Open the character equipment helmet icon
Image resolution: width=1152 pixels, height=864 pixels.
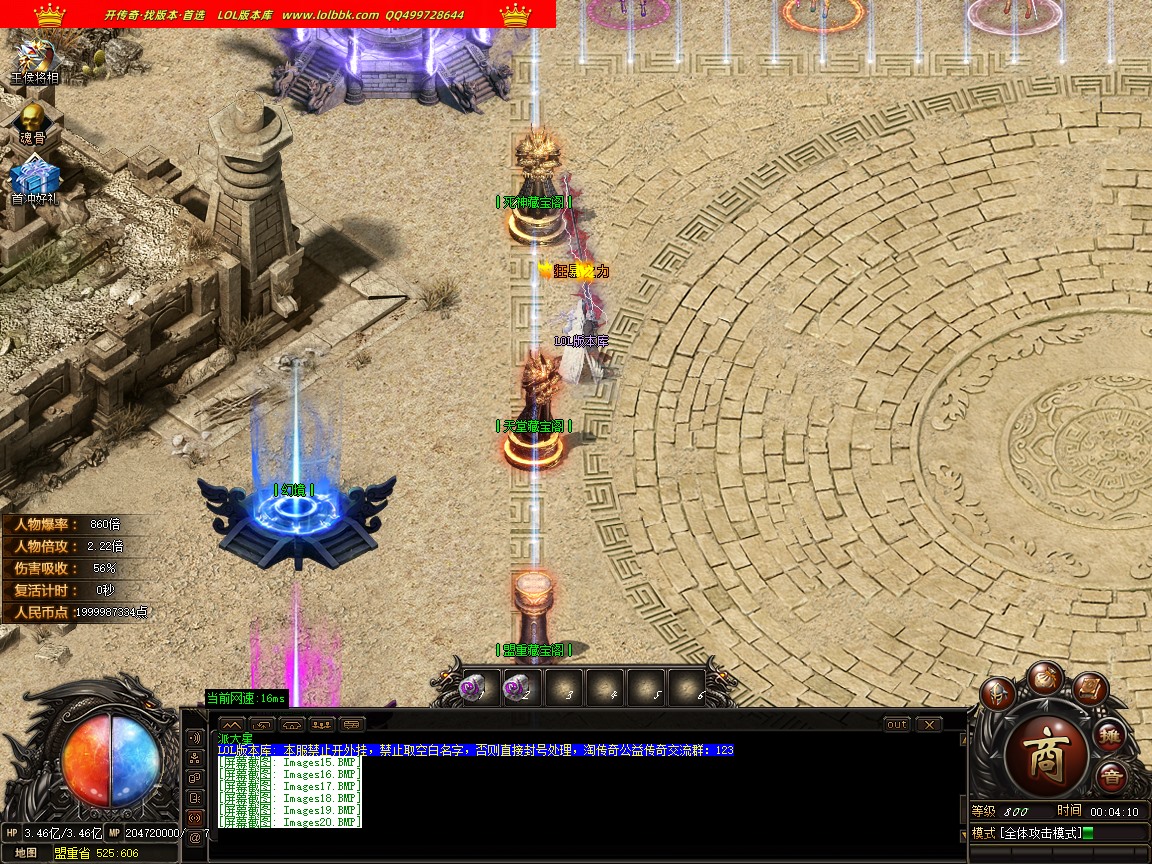click(x=997, y=694)
